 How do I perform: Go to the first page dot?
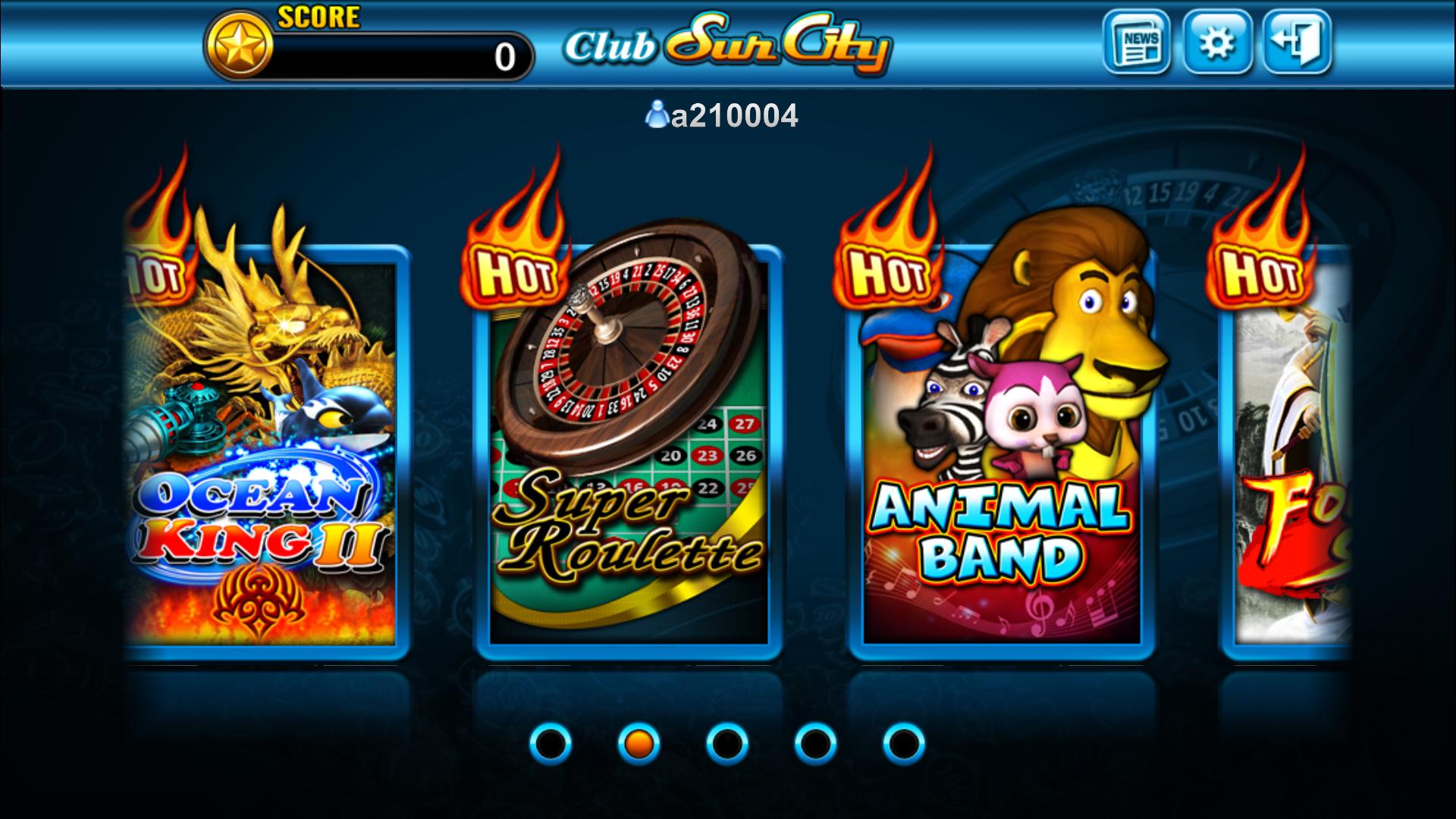coord(551,745)
